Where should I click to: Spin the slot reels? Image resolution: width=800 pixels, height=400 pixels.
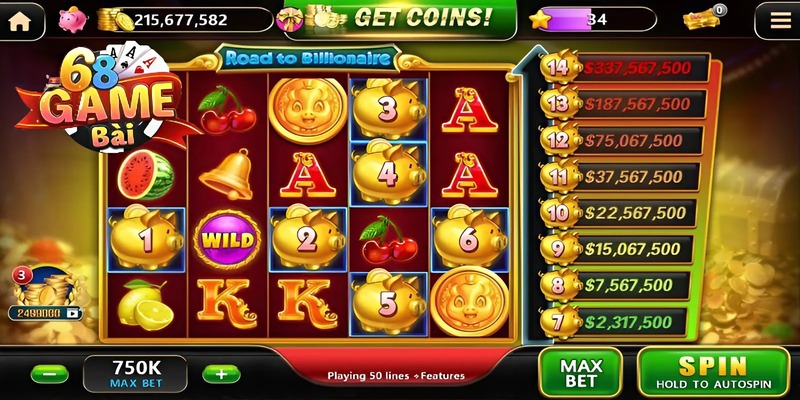(713, 372)
